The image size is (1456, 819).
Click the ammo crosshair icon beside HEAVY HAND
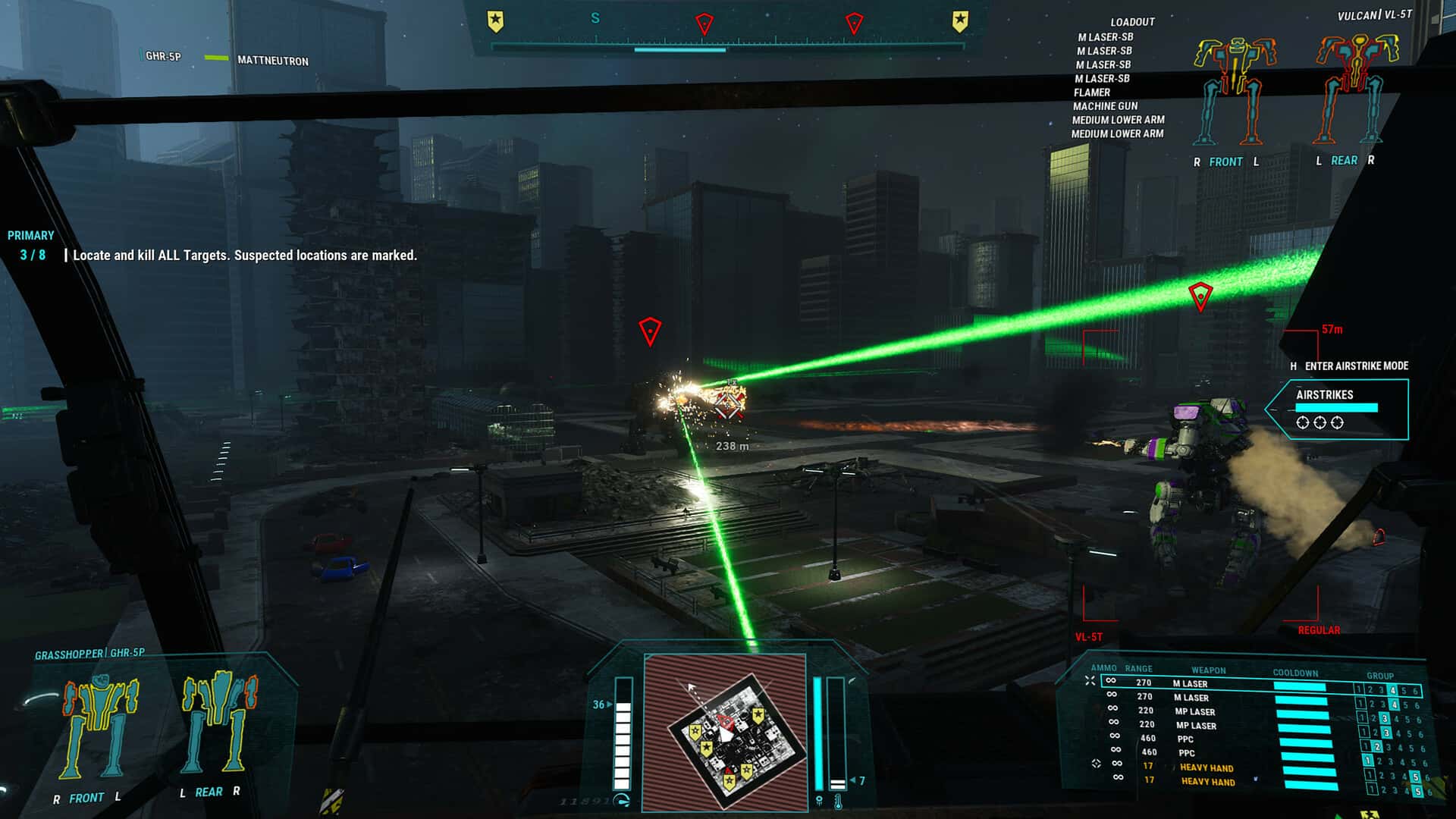point(1096,762)
